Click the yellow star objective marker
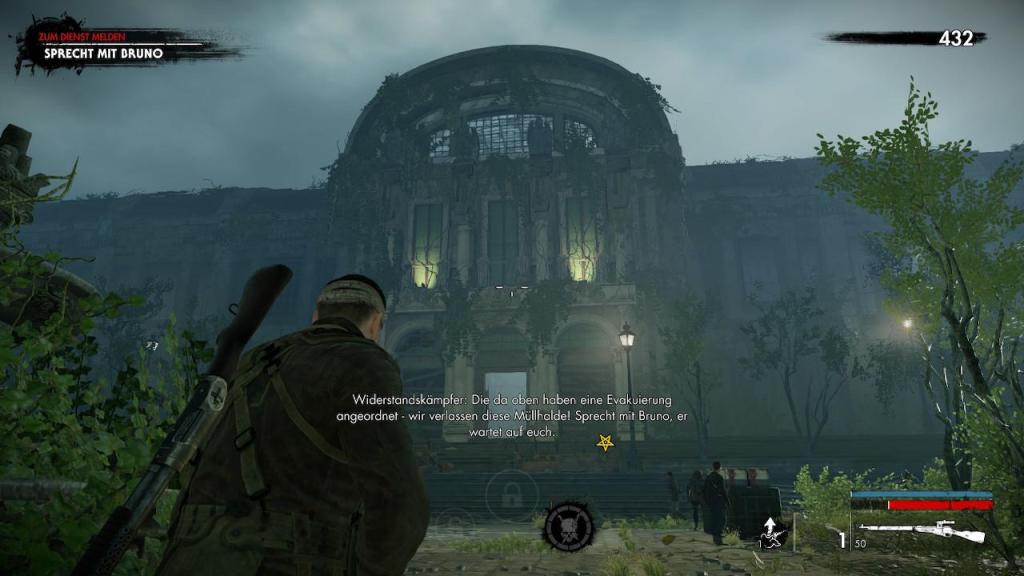This screenshot has height=576, width=1024. click(605, 442)
